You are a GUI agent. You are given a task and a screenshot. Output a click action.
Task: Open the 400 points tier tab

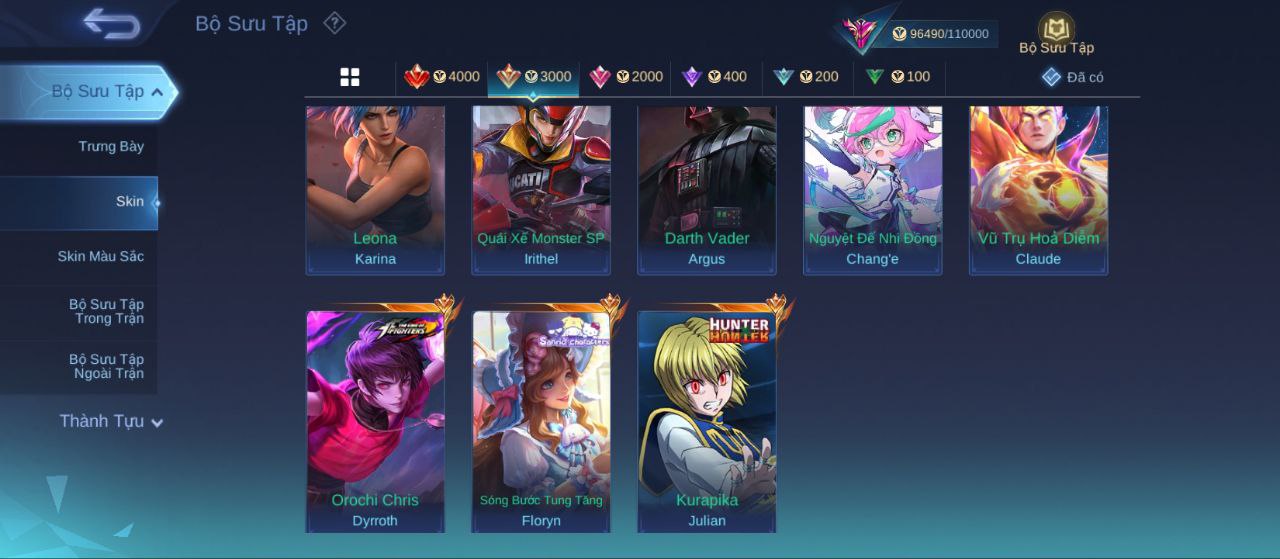[715, 77]
